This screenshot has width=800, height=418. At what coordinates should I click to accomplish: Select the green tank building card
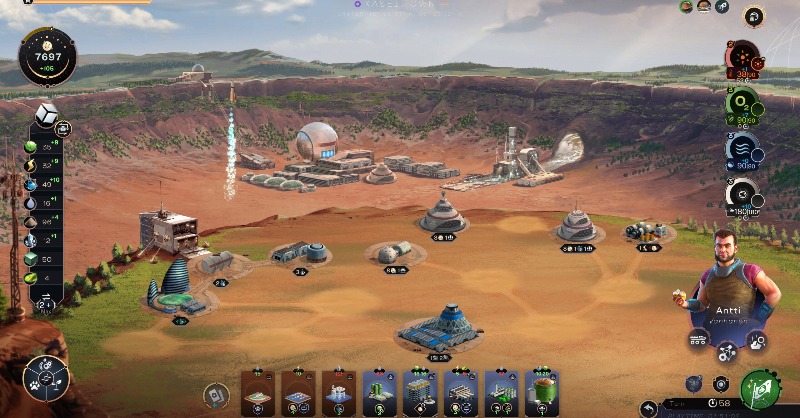[541, 393]
